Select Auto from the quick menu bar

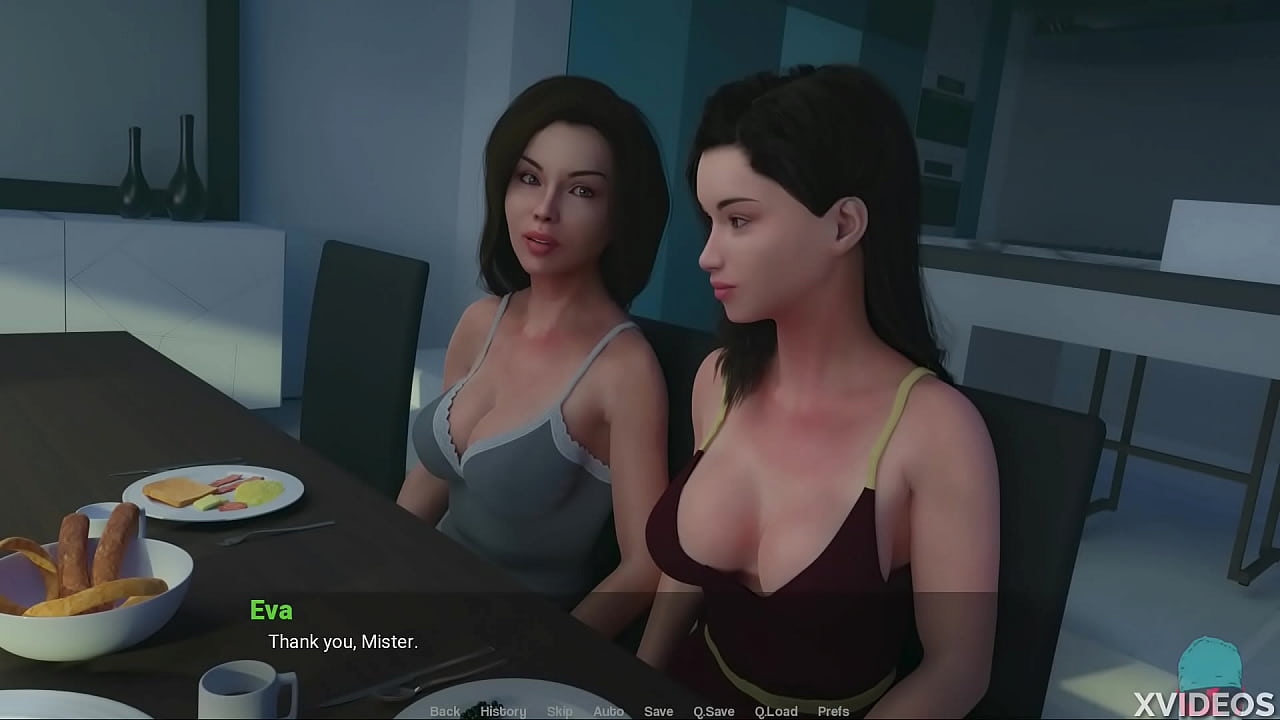608,711
